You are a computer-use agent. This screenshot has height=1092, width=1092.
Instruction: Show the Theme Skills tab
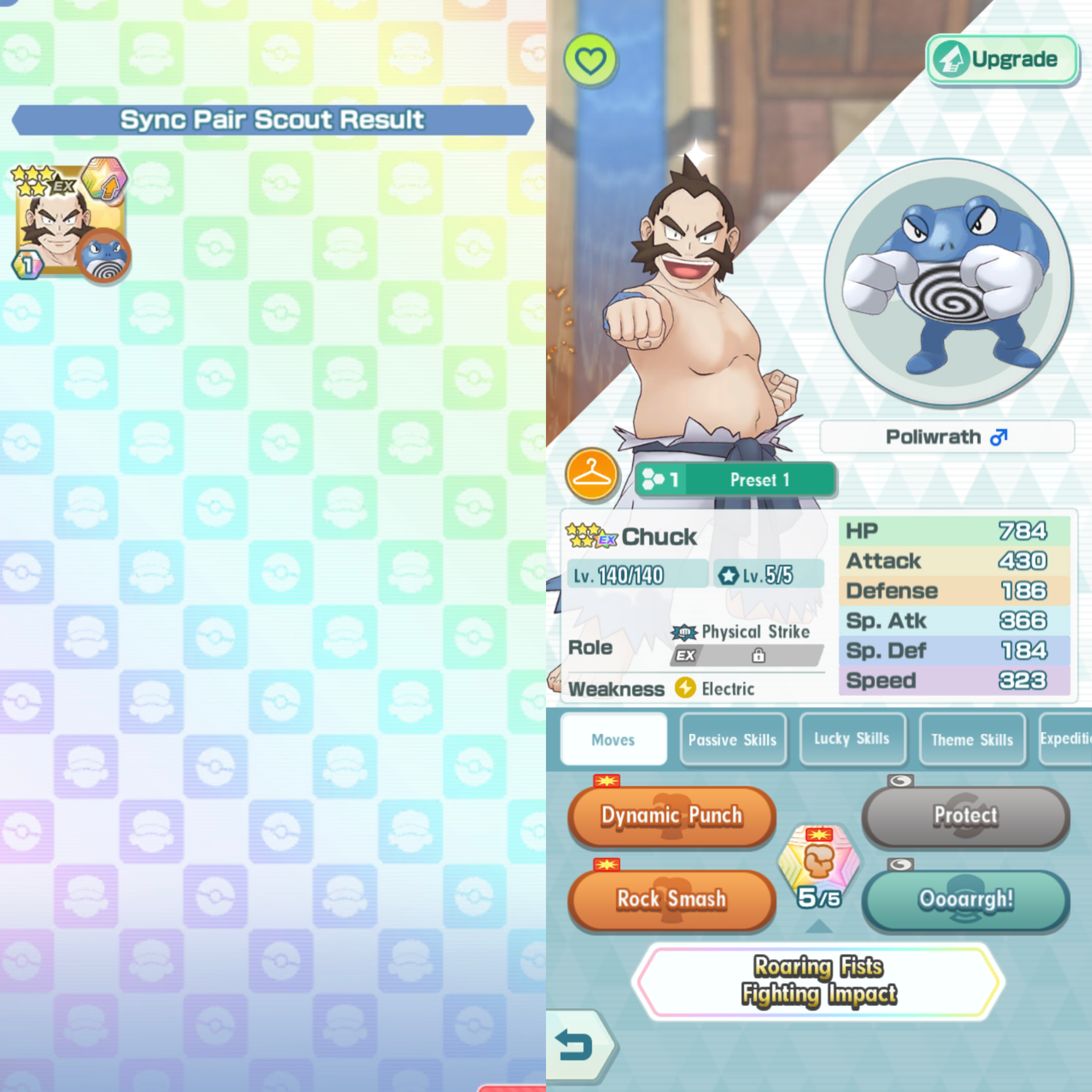971,739
